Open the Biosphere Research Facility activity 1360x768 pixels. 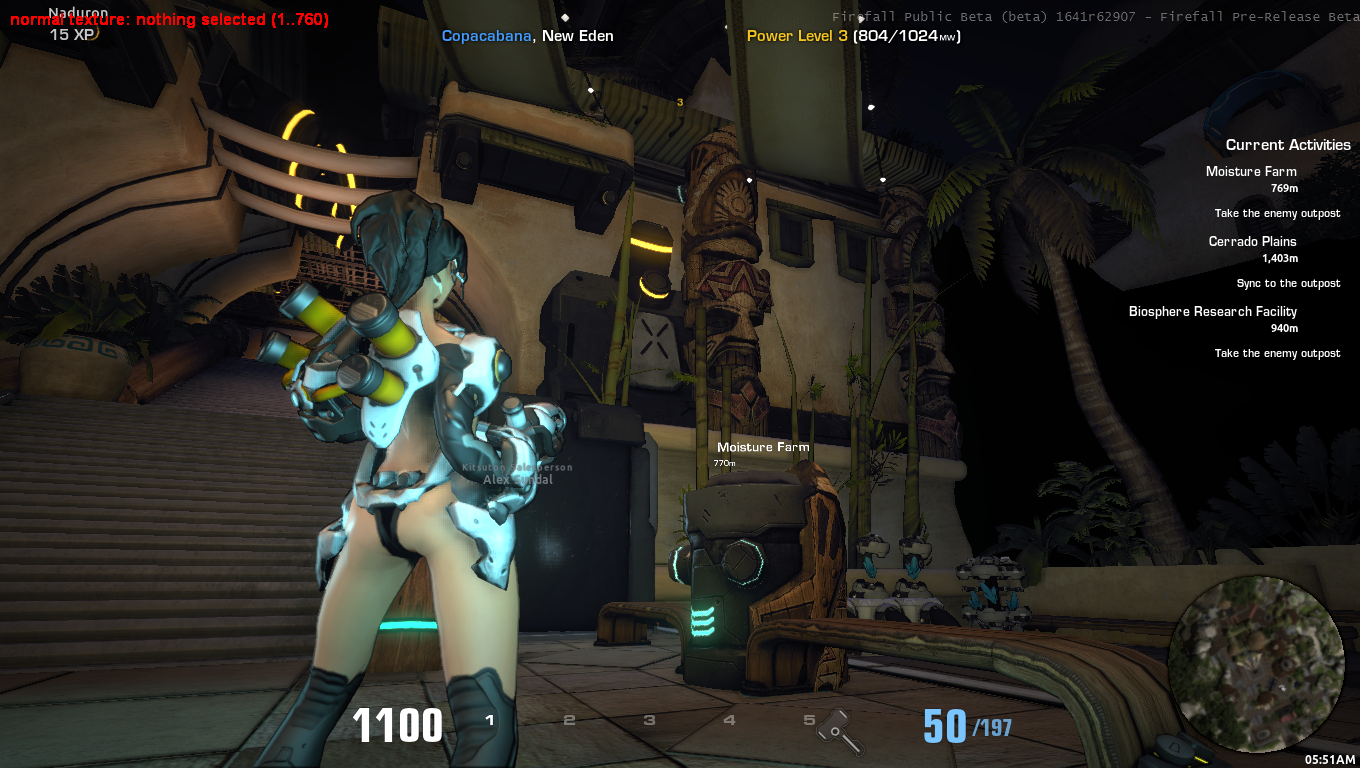(x=1212, y=312)
